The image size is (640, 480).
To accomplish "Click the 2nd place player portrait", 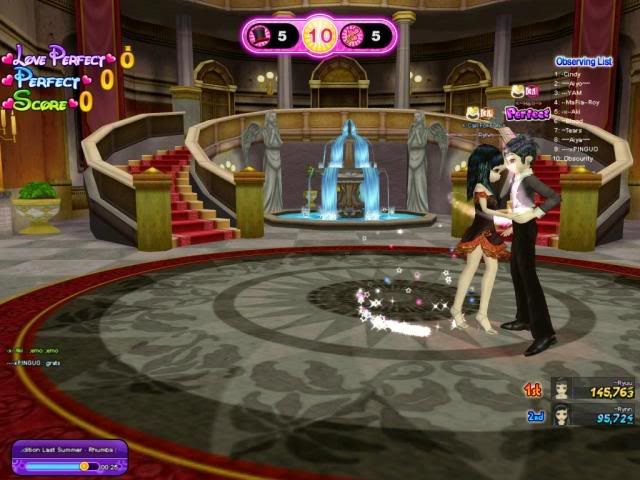I will coord(561,416).
